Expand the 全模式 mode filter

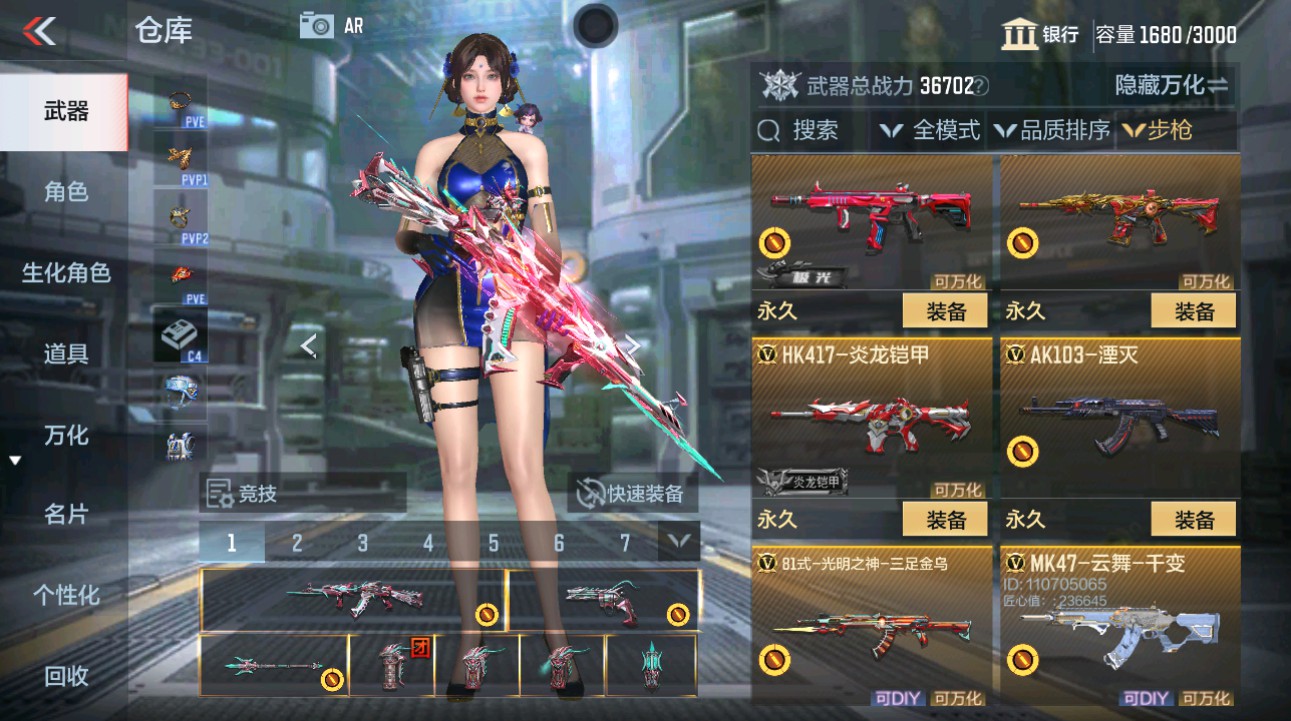(x=941, y=130)
